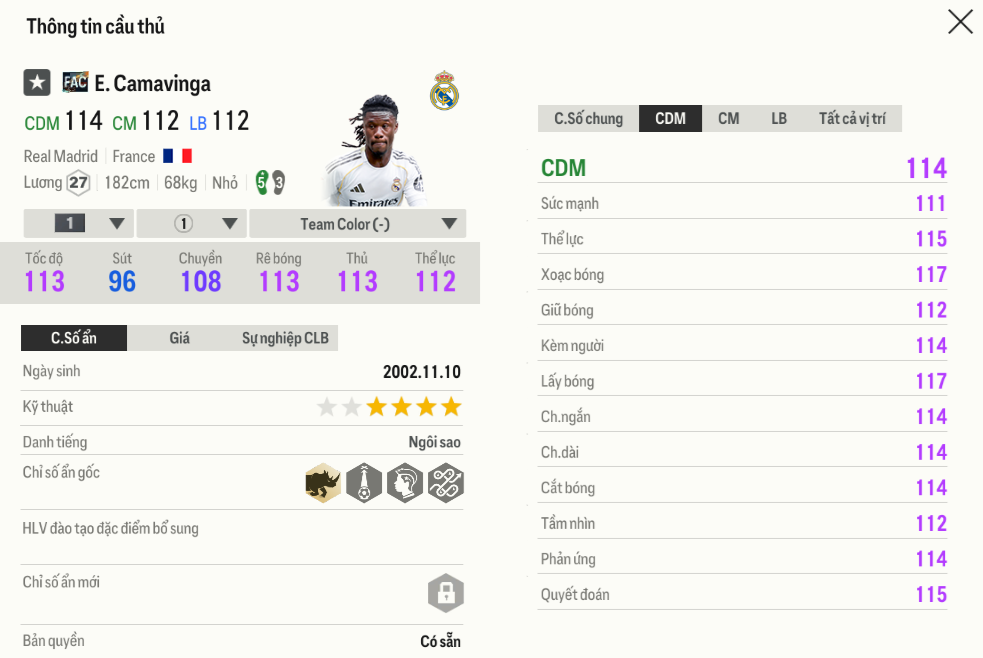Close the player info window

point(960,22)
